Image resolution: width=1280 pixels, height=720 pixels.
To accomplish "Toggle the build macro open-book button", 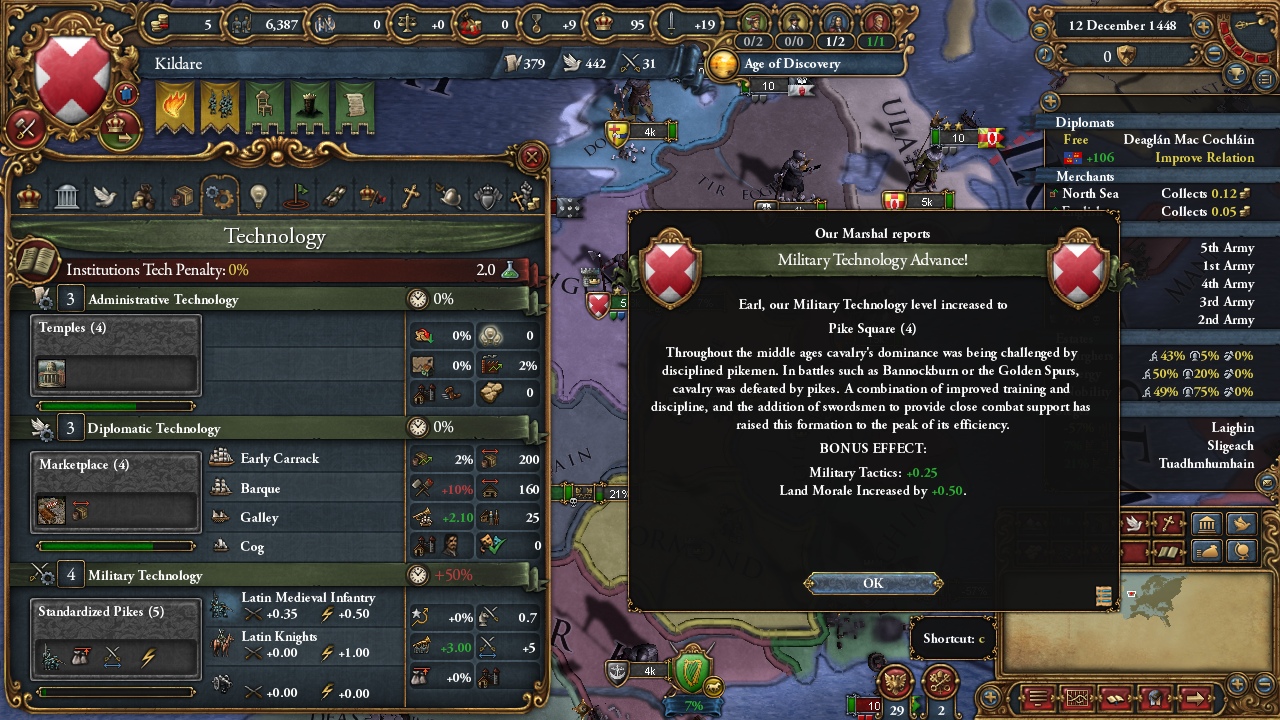I will point(1166,552).
